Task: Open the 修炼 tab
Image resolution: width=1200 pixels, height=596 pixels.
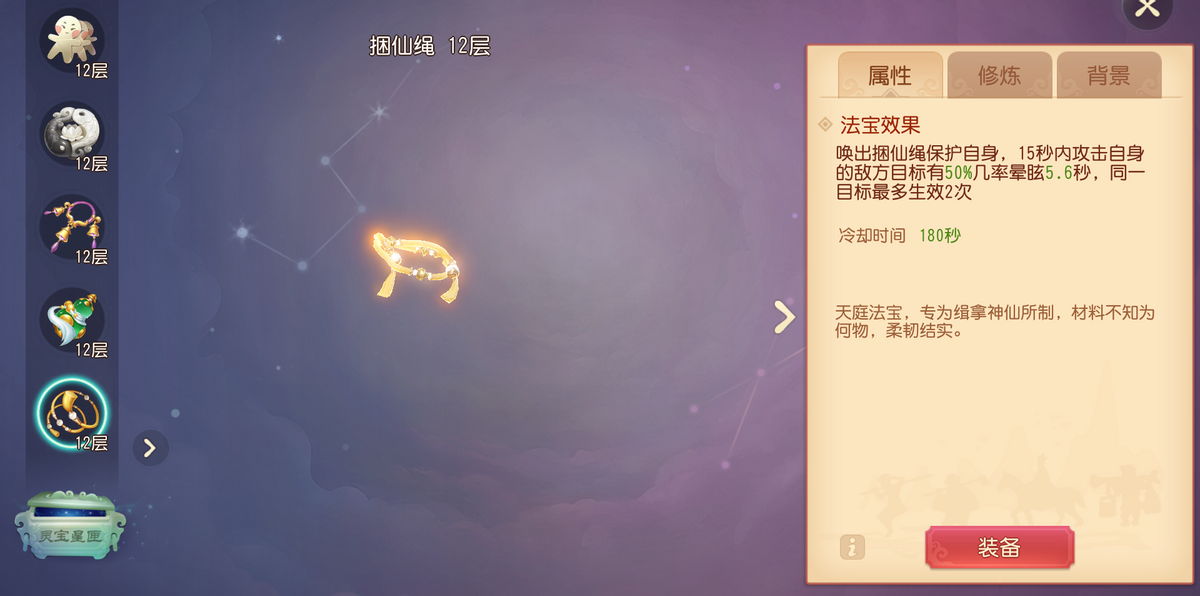Action: 999,75
